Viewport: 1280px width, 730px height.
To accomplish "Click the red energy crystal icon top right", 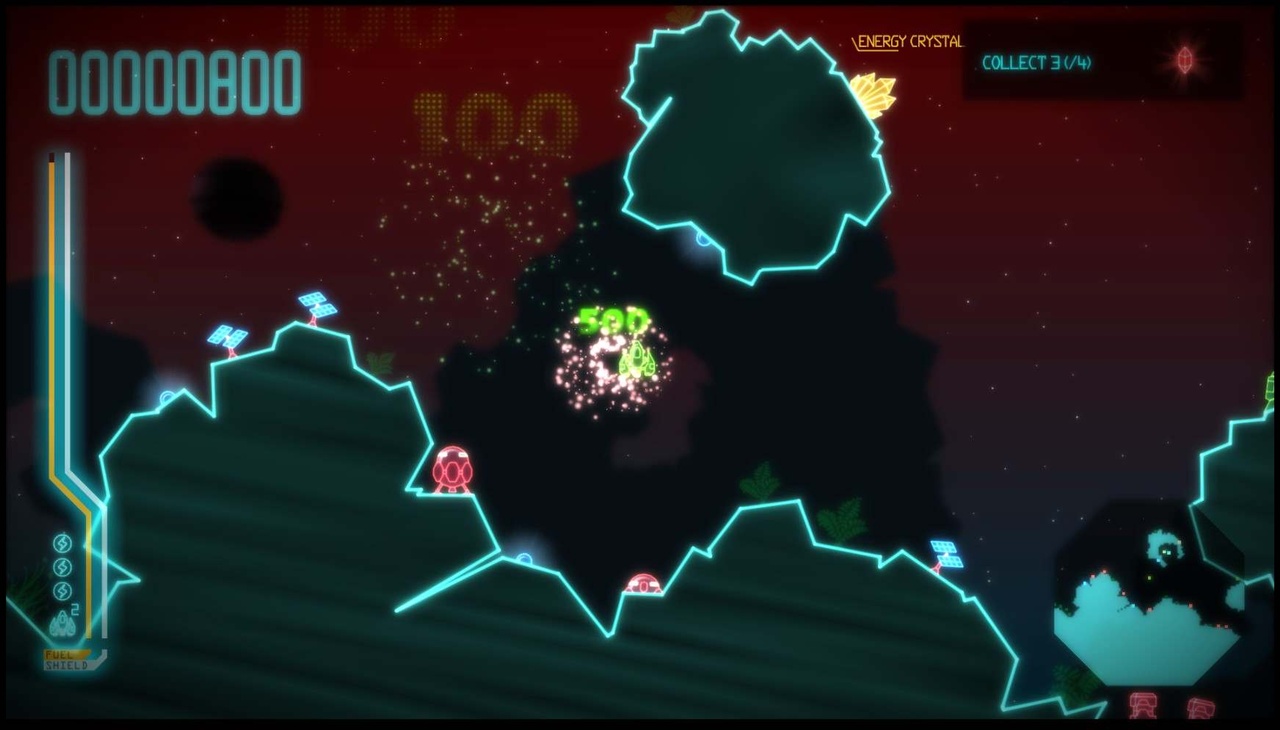I will pos(1184,60).
